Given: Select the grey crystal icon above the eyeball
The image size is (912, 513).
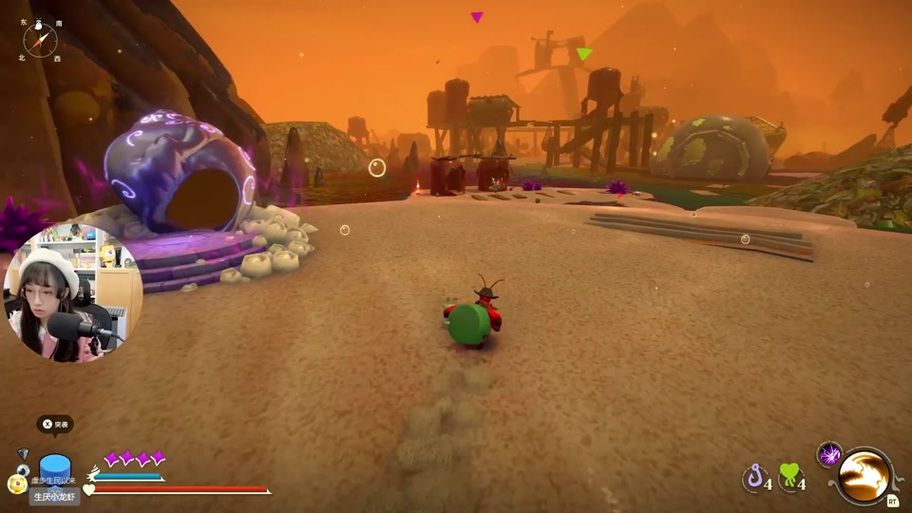Looking at the screenshot, I should pyautogui.click(x=23, y=454).
